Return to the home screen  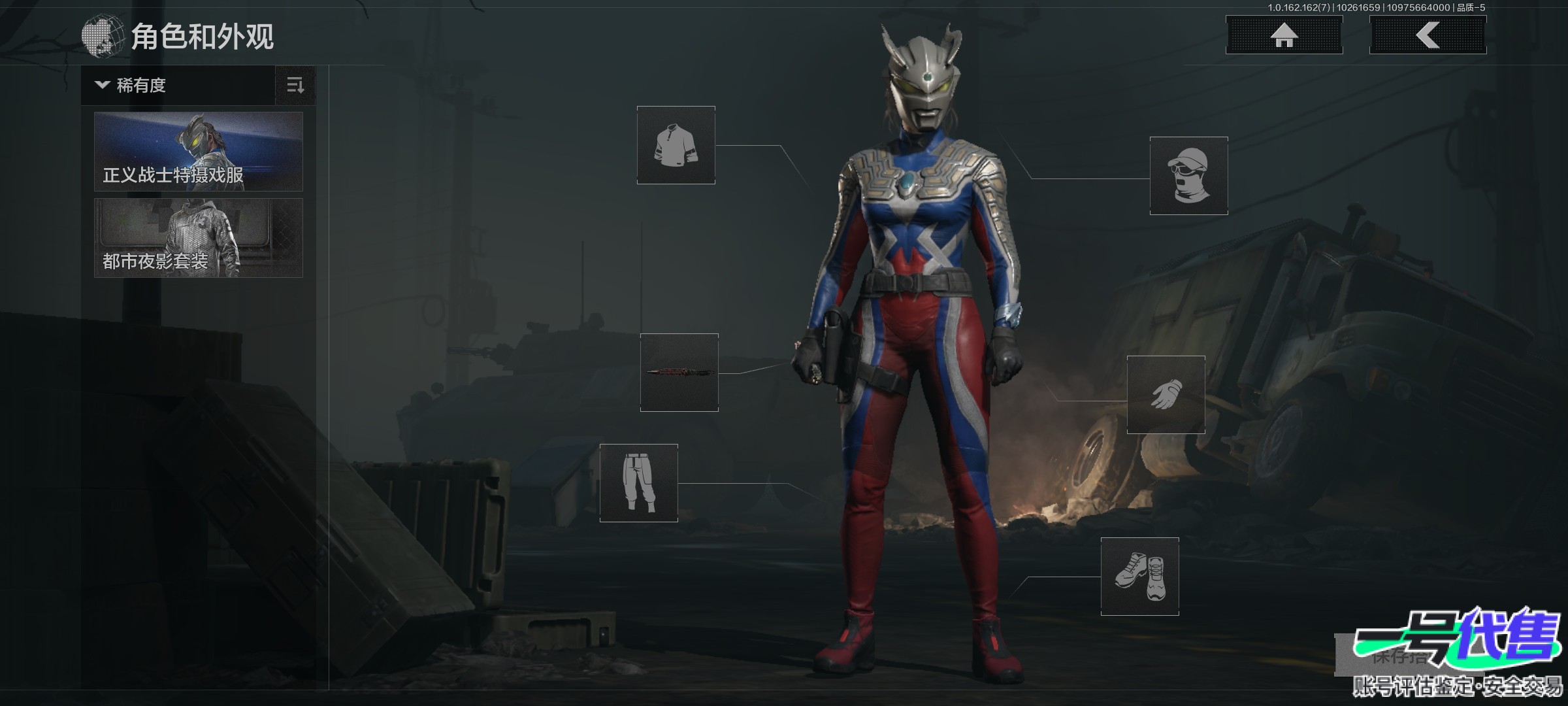1284,35
